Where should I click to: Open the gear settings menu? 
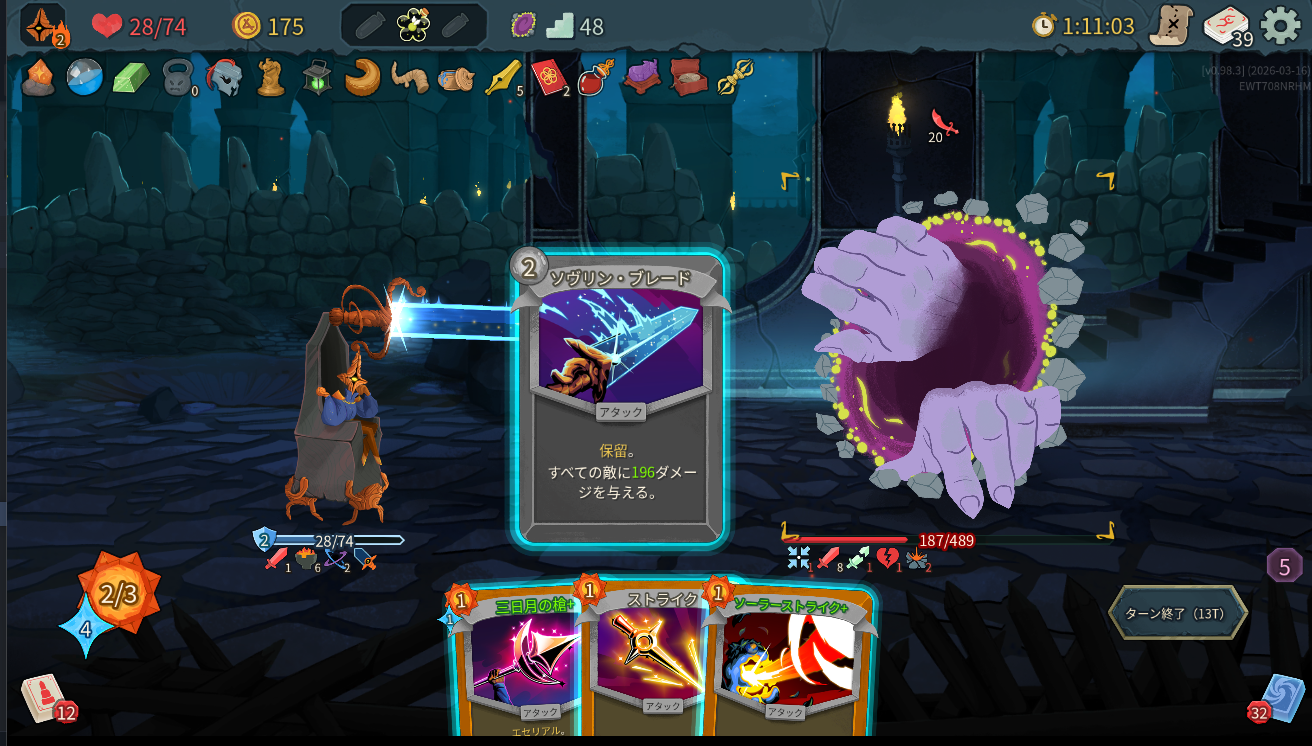[1280, 26]
